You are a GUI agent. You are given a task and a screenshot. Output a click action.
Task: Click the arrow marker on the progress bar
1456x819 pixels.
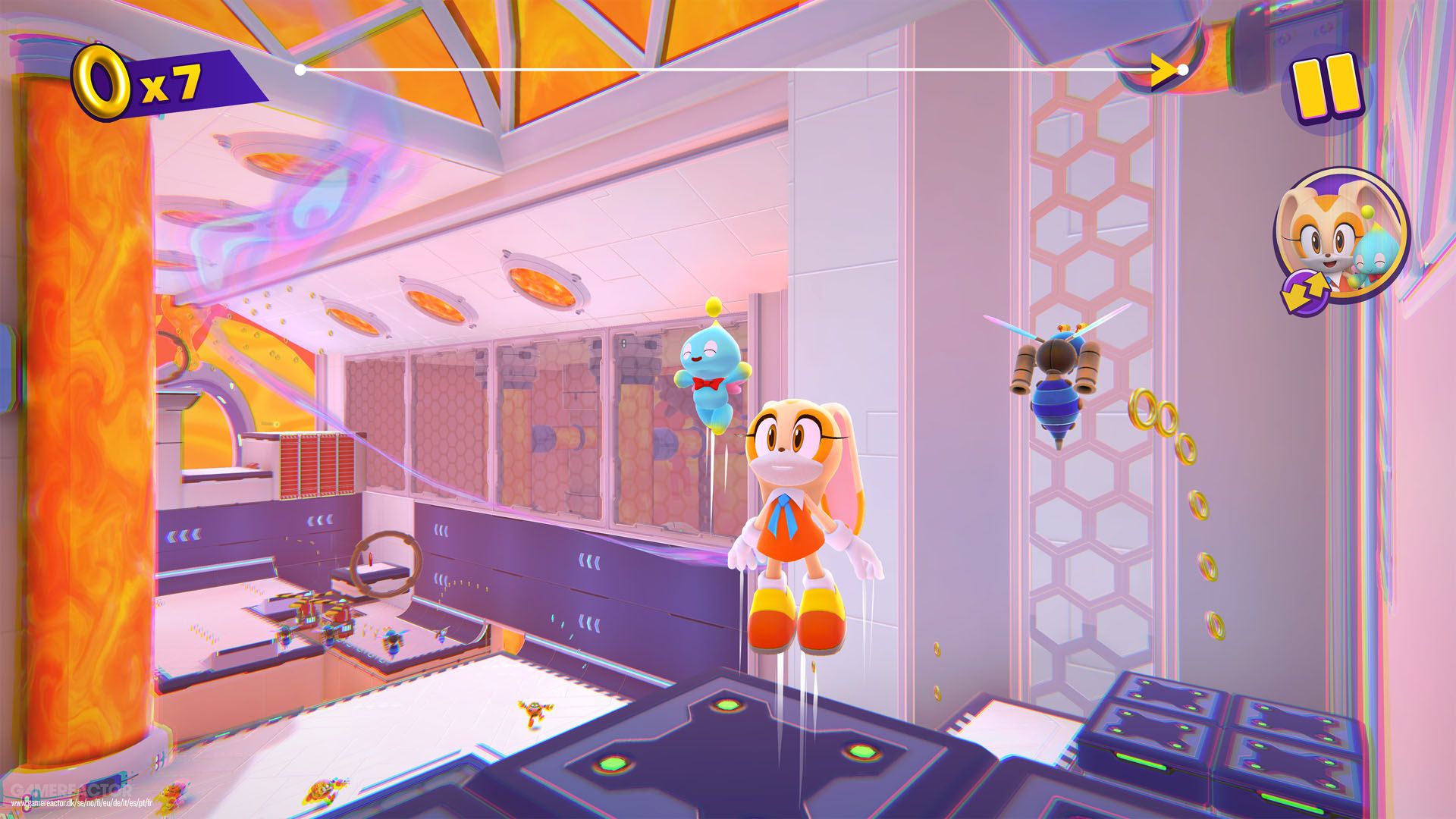pos(1160,68)
